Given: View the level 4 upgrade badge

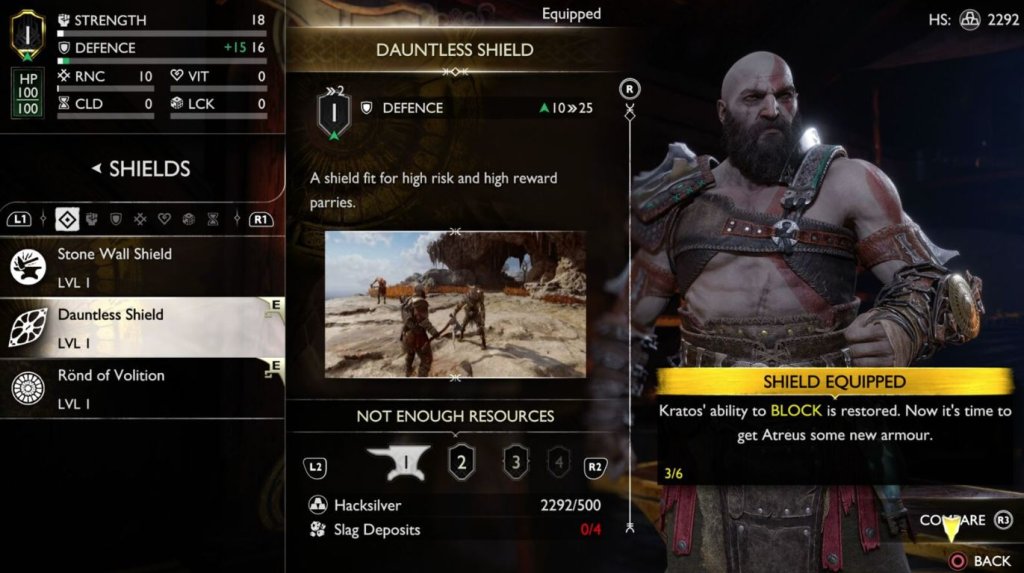Looking at the screenshot, I should (x=560, y=463).
